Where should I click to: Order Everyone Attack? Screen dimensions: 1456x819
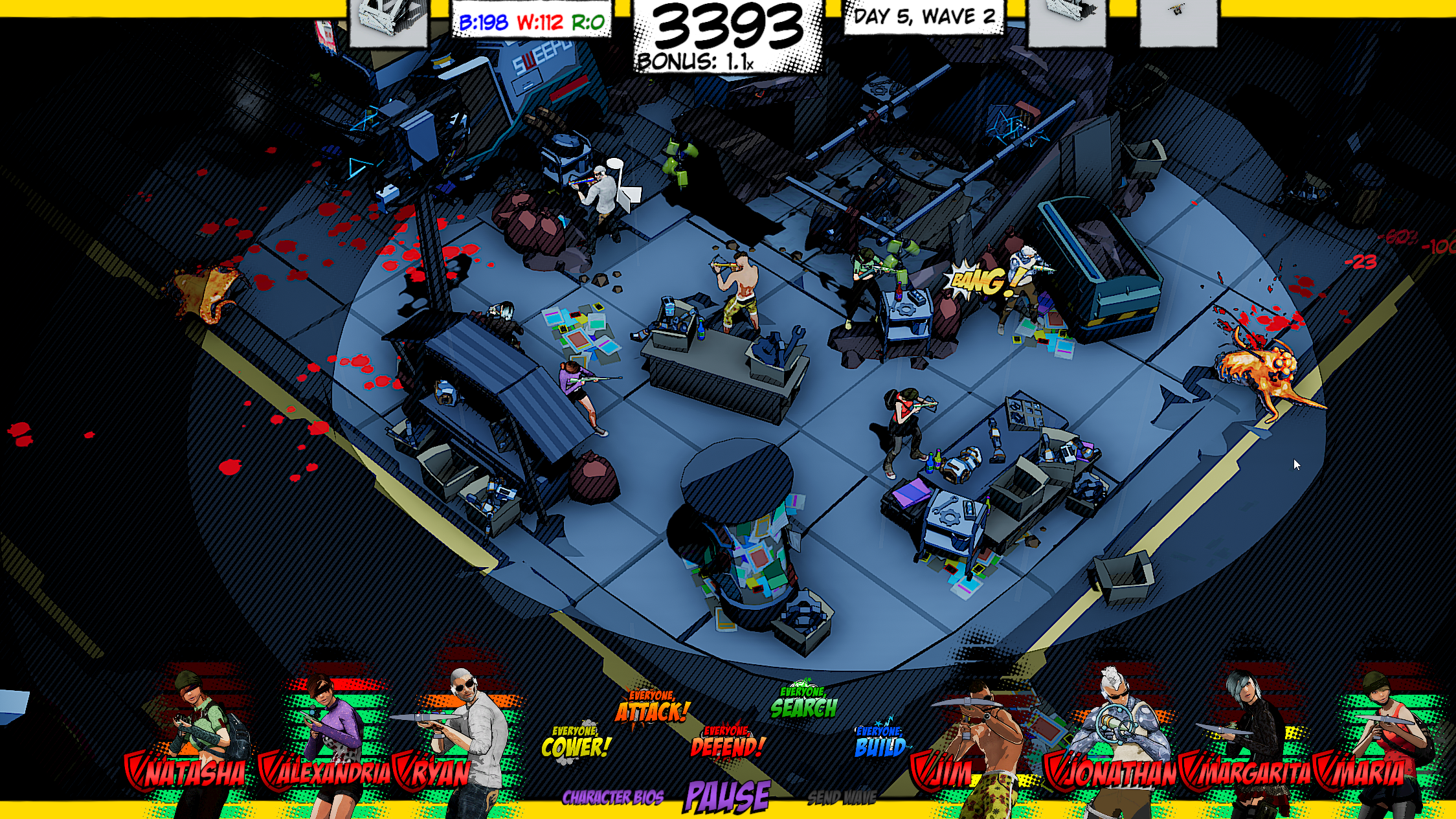[x=652, y=709]
